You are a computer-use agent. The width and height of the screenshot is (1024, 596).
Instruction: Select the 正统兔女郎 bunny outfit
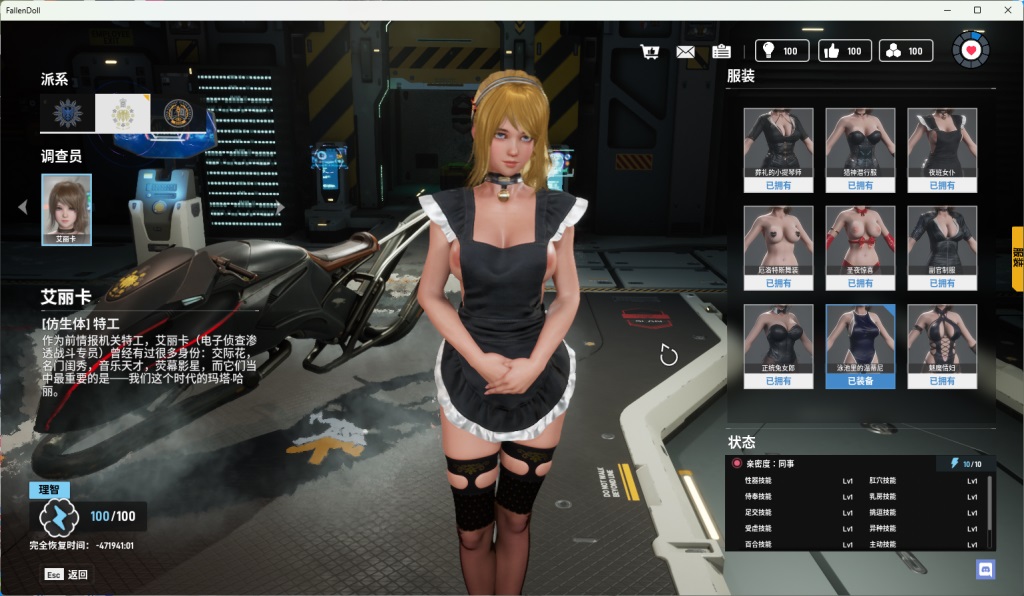coord(779,346)
